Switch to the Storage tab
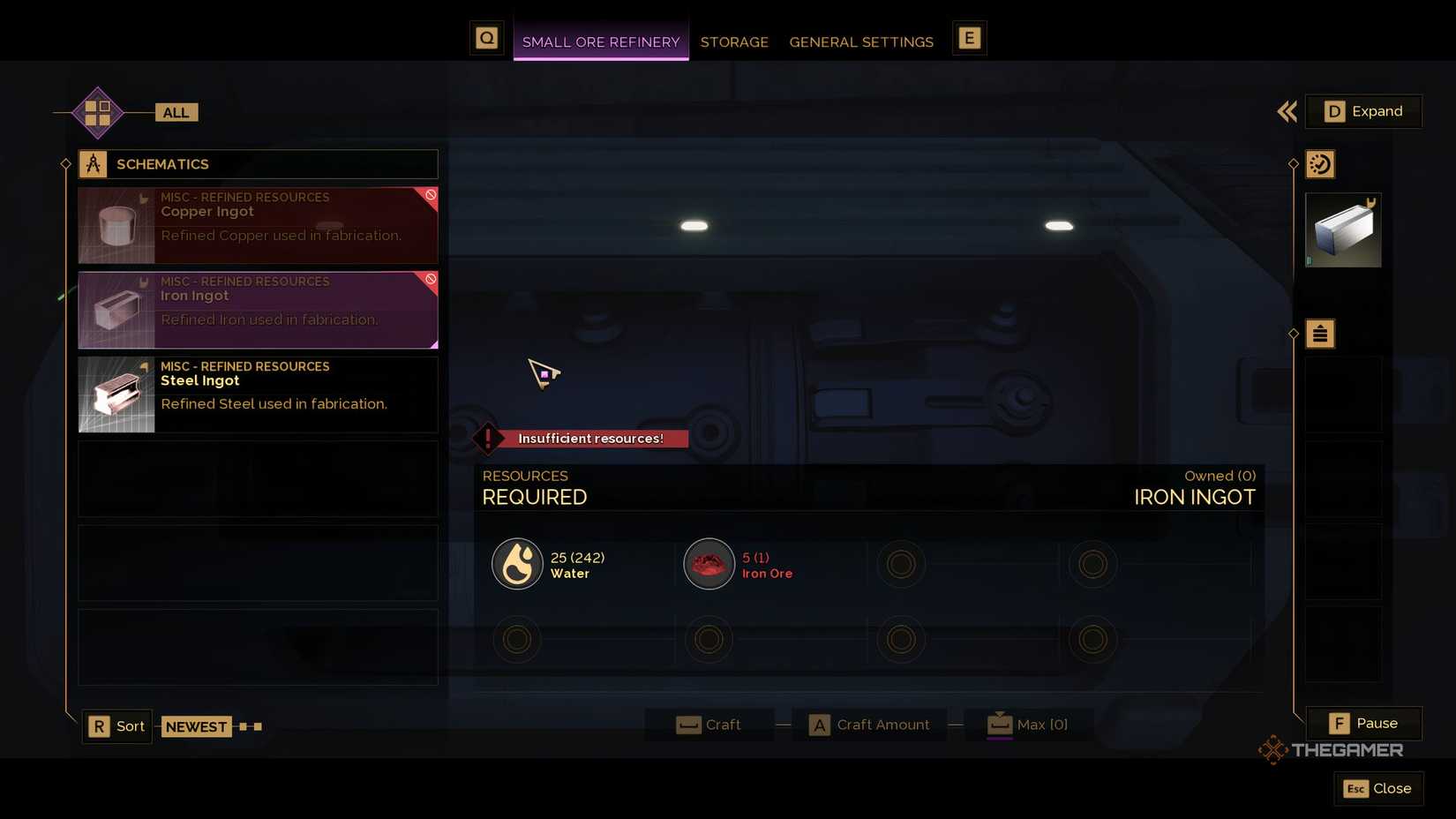Viewport: 1456px width, 819px height. (734, 41)
